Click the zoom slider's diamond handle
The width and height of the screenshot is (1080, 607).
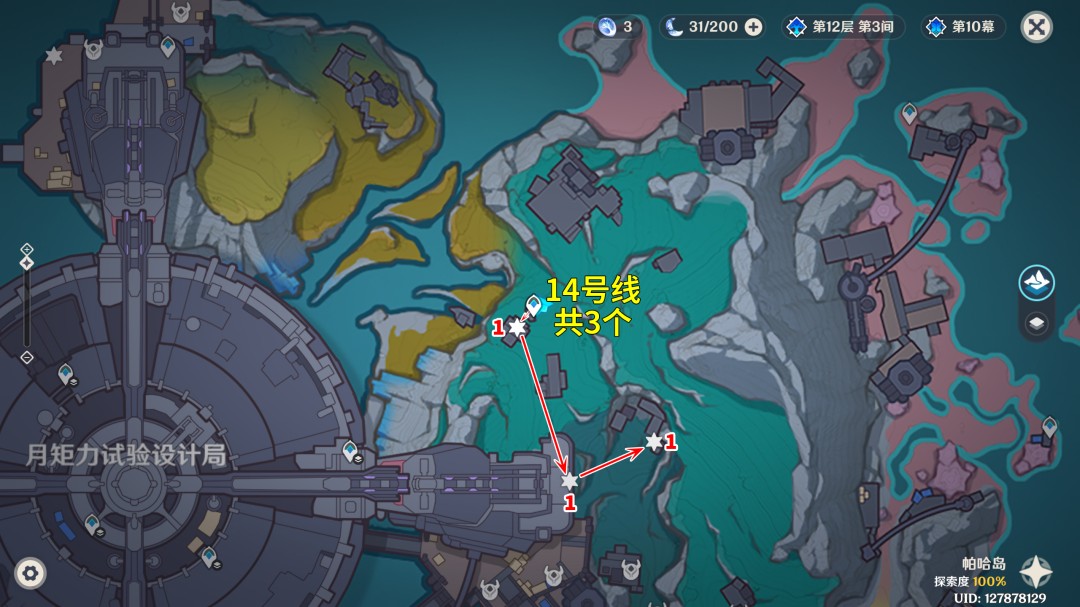pyautogui.click(x=27, y=263)
